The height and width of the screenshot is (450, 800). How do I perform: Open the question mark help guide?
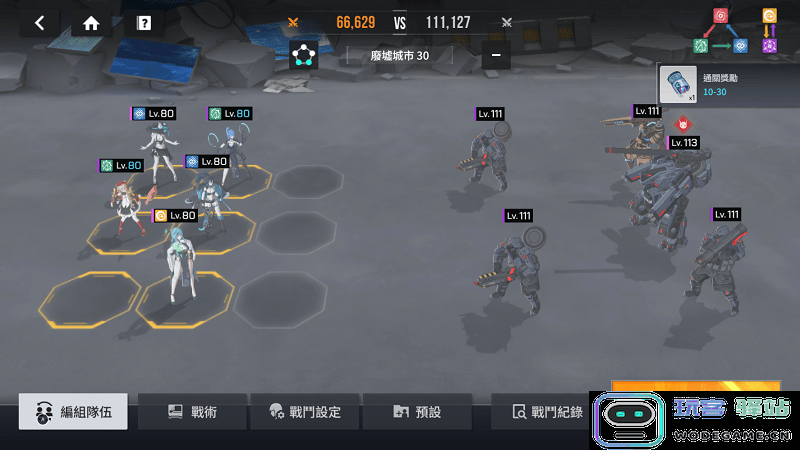tap(144, 23)
